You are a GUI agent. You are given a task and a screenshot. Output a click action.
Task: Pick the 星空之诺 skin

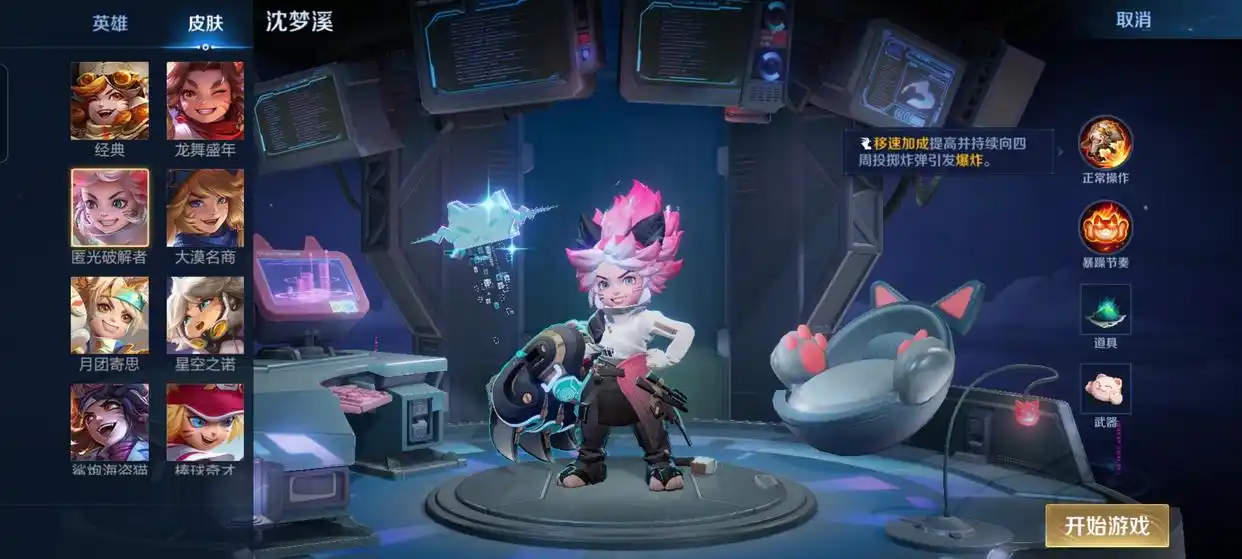205,315
